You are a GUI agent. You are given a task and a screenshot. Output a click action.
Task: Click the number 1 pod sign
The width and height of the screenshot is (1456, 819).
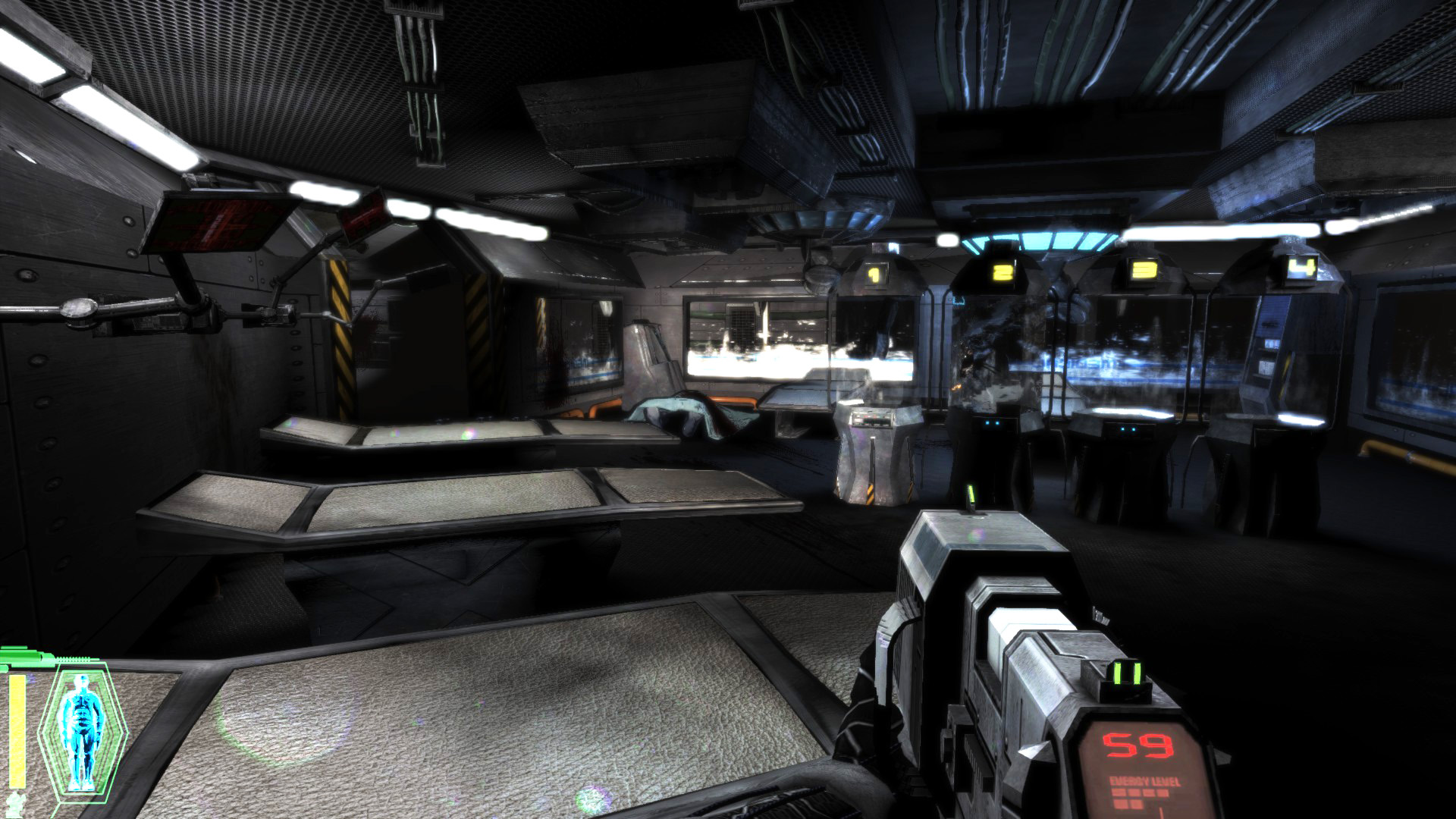coord(873,275)
